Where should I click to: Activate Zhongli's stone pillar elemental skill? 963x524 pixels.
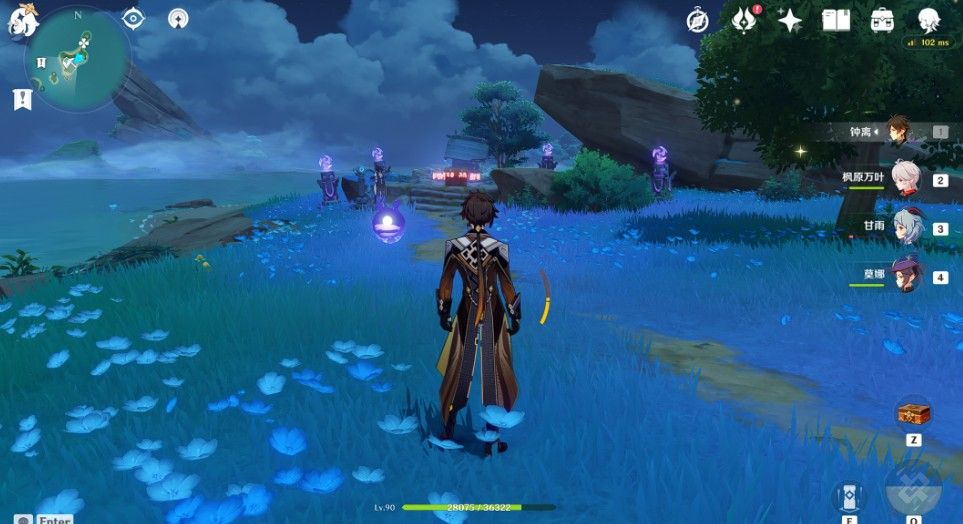tap(848, 497)
